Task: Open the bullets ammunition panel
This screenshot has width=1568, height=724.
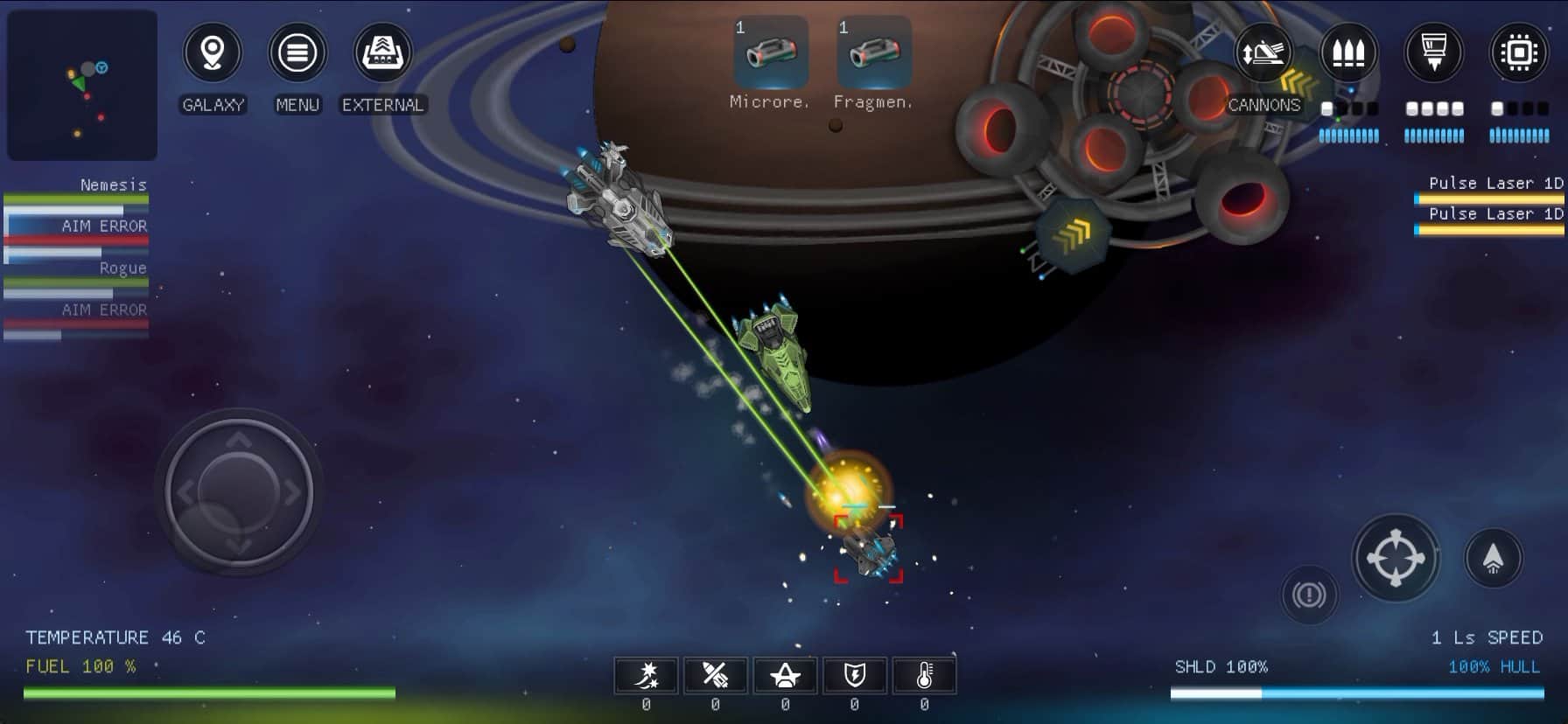Action: pos(1347,53)
